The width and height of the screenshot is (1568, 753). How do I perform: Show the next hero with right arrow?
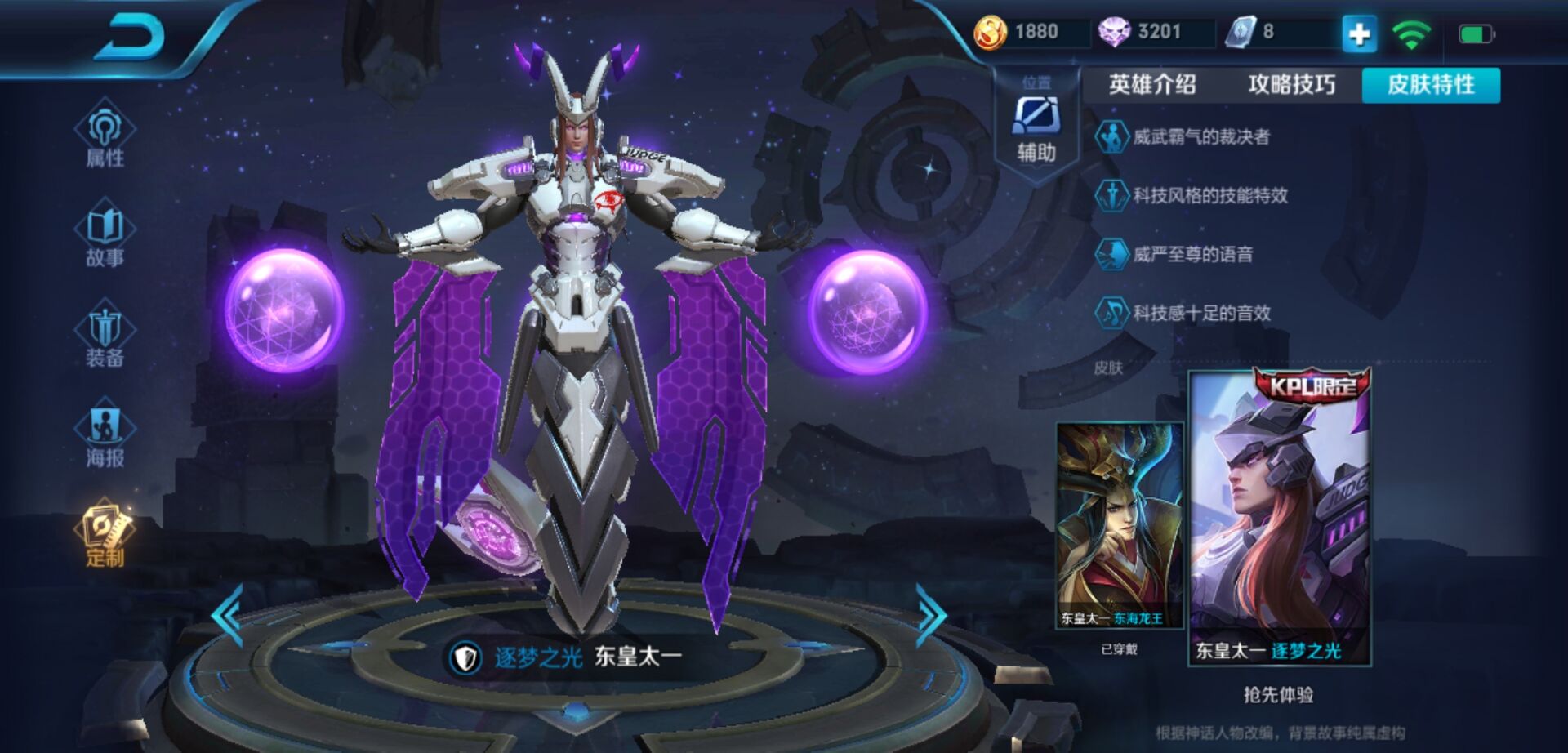930,616
